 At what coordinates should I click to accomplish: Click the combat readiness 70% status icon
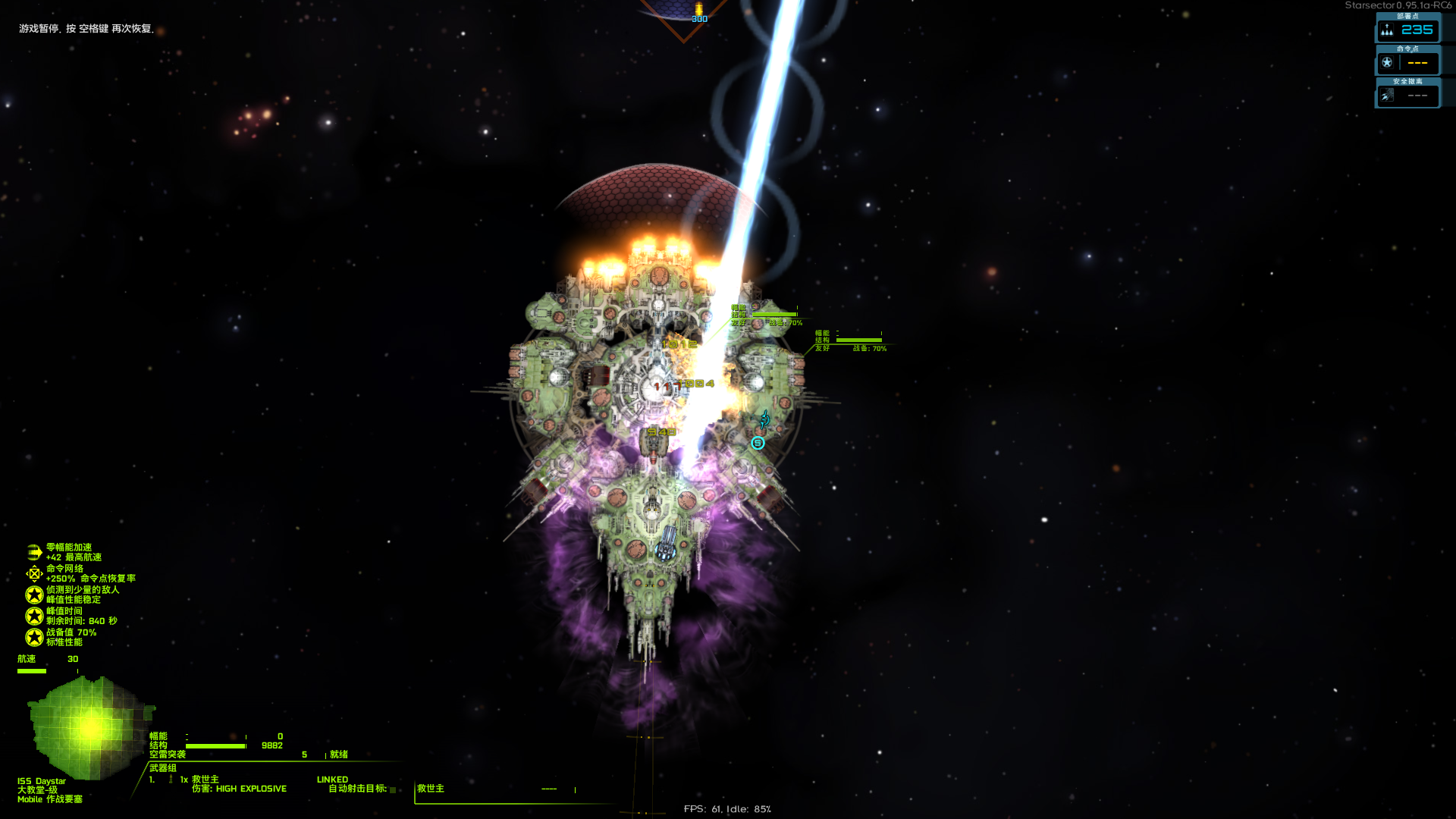[34, 637]
